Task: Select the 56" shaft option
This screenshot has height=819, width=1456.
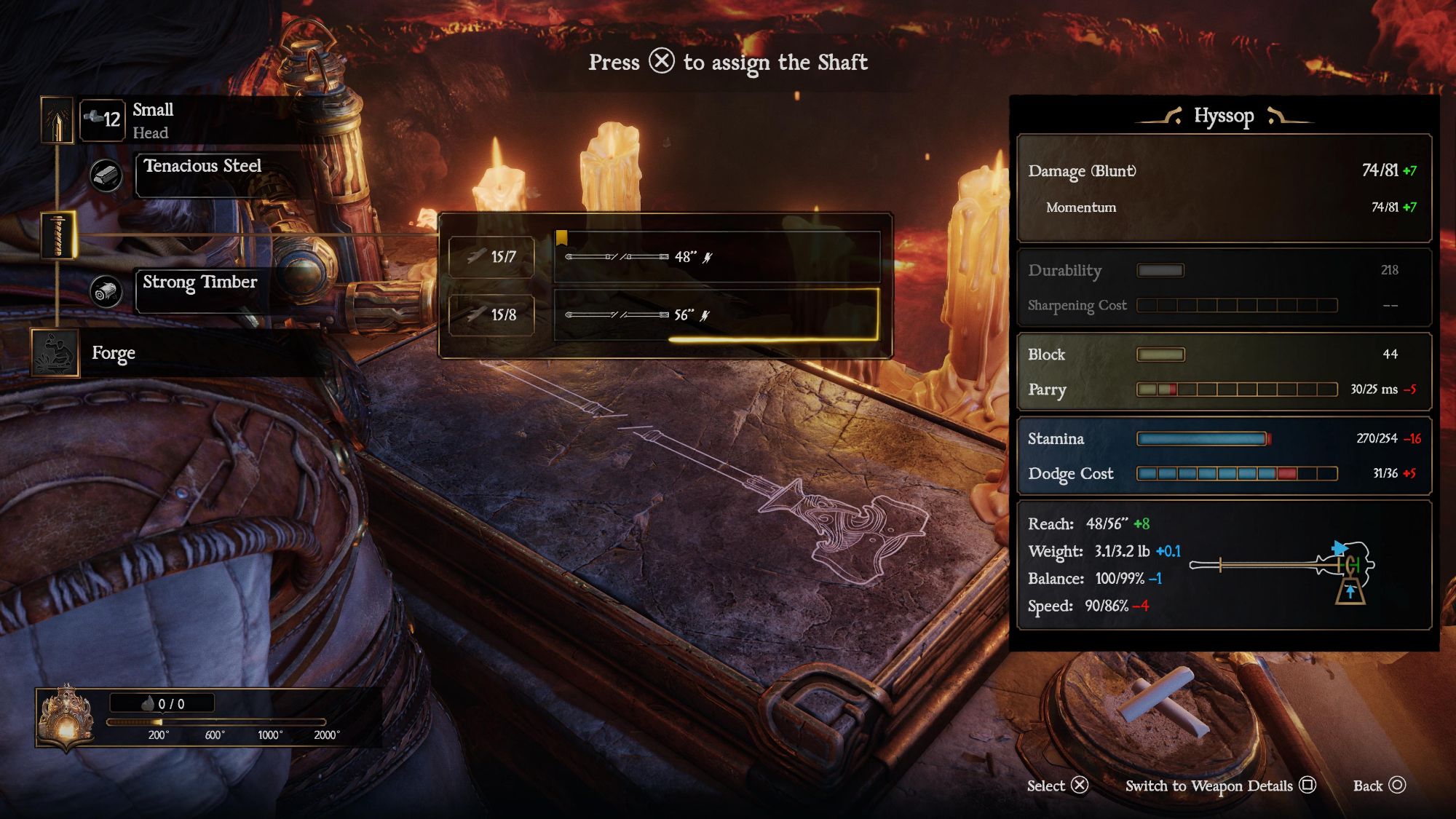Action: coord(716,314)
